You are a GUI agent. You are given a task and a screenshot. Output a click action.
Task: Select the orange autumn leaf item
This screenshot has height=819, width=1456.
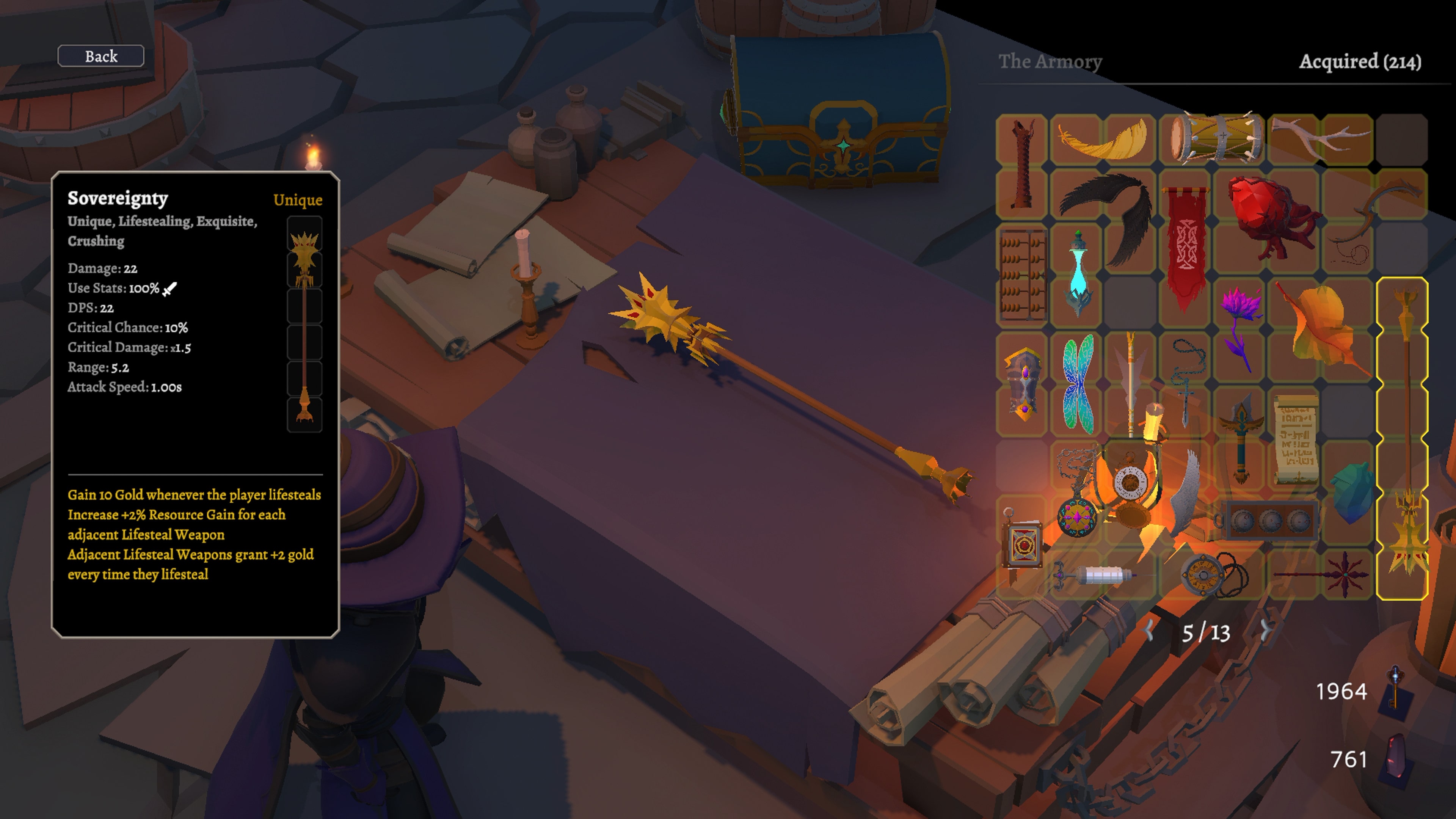[x=1323, y=328]
